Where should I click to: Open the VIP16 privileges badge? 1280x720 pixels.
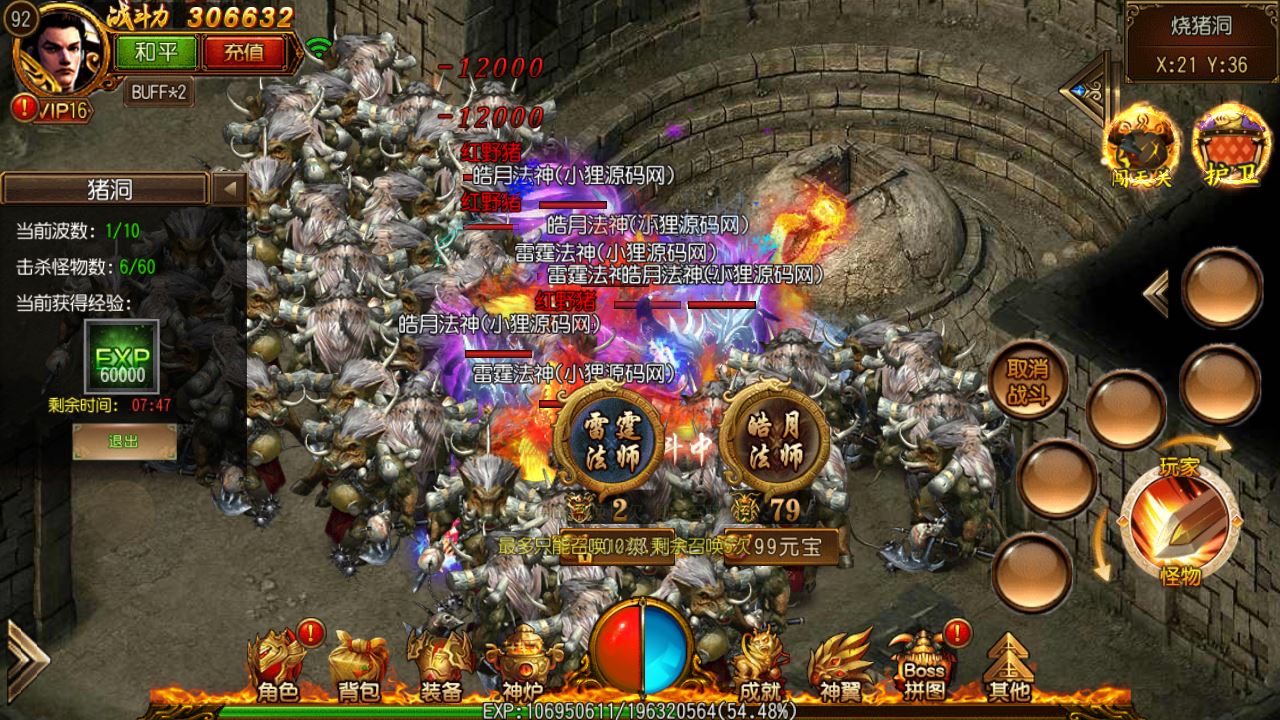click(x=58, y=109)
